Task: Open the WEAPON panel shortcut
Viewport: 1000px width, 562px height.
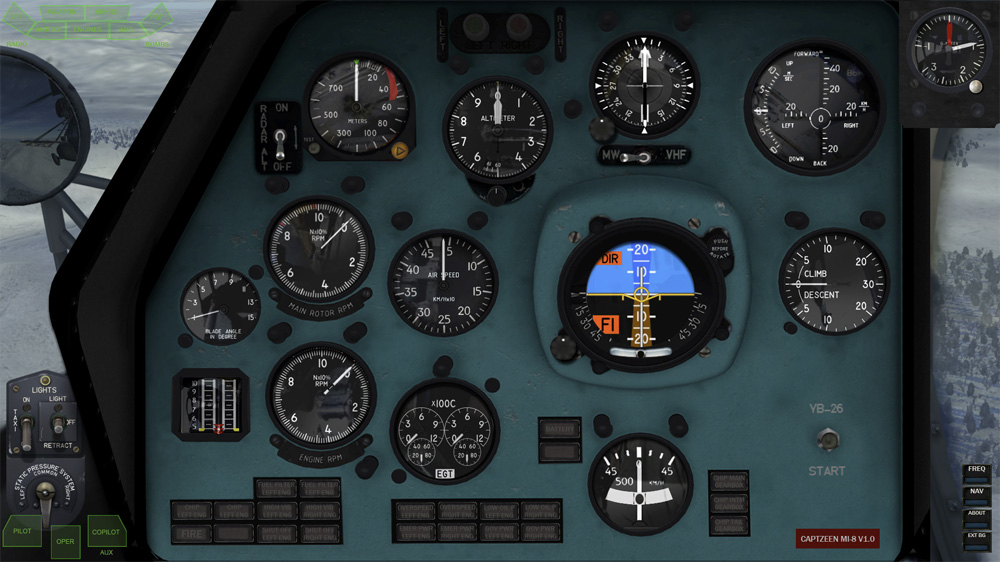Action: (x=62, y=12)
